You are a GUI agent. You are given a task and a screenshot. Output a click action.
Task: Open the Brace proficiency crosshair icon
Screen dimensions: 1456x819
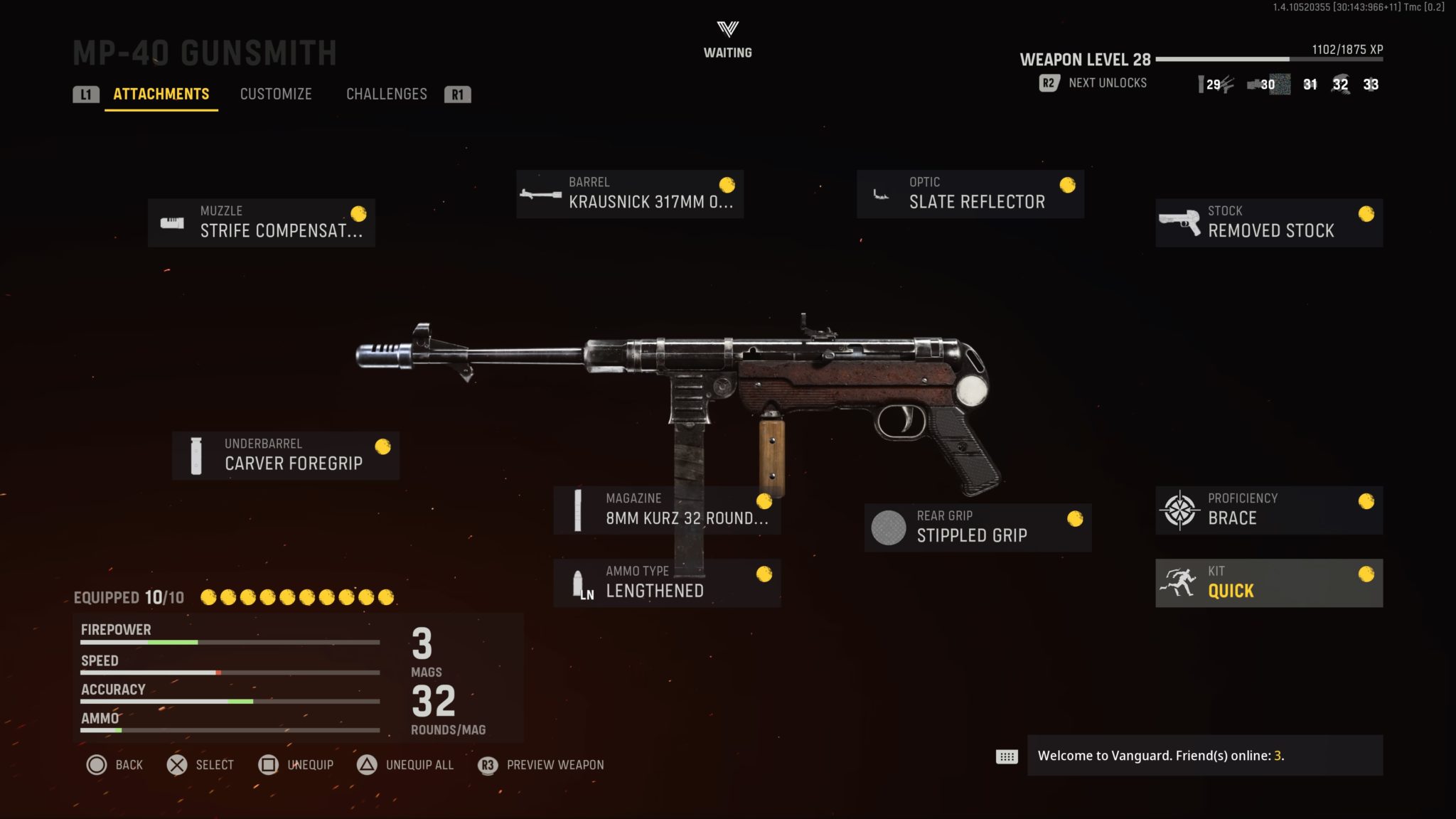1179,509
